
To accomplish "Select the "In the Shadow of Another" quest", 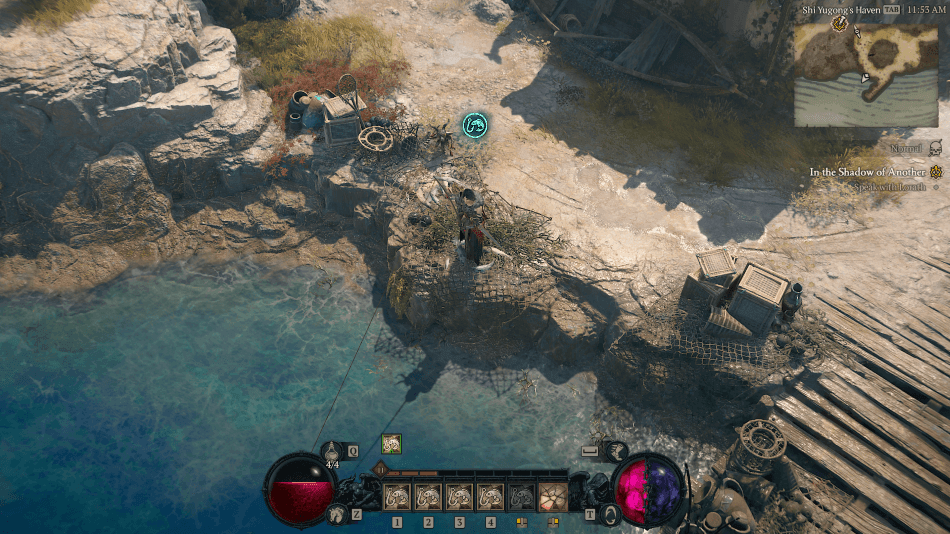I will tap(867, 172).
